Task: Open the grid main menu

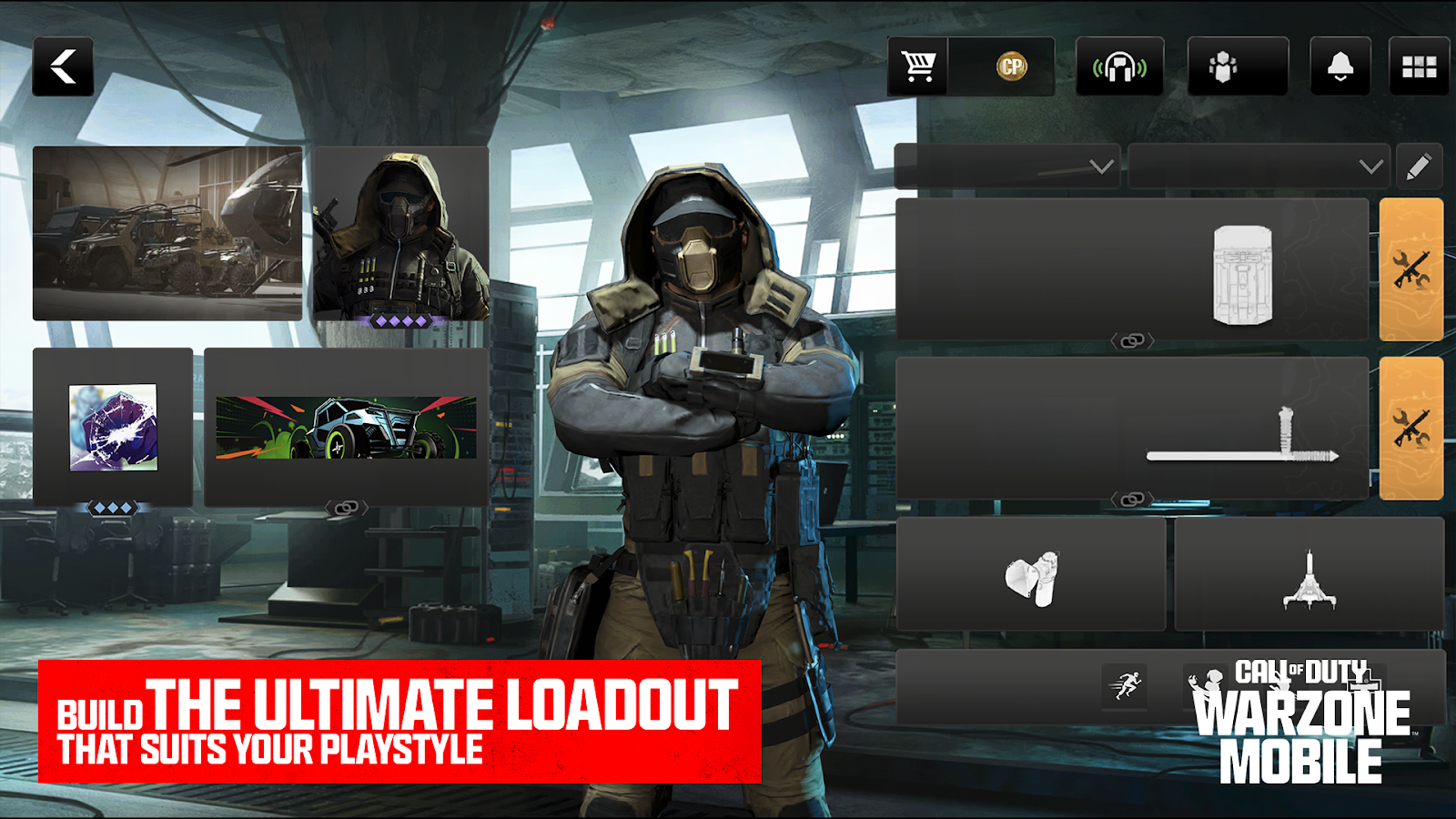Action: [1419, 66]
